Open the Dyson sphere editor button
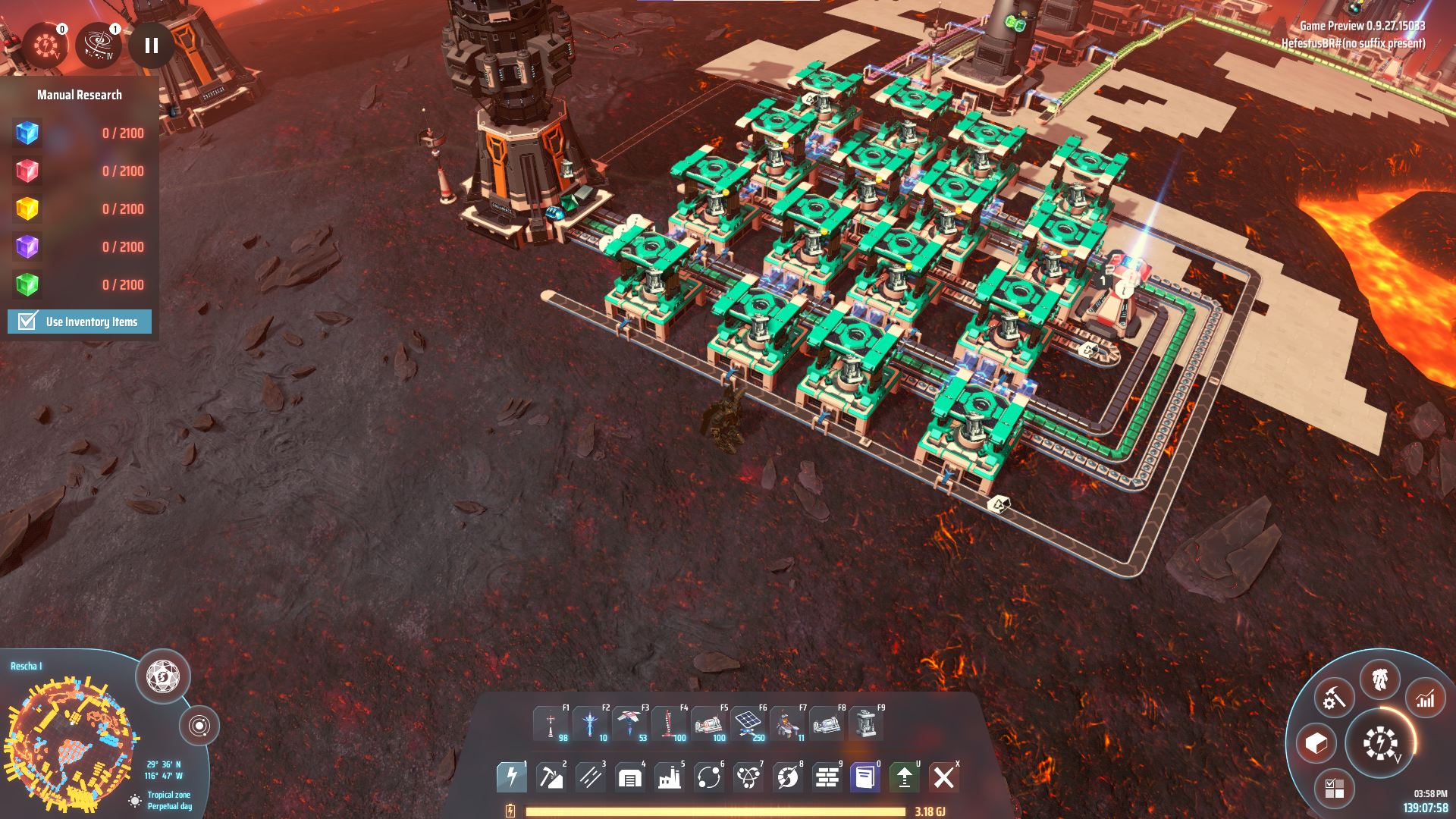This screenshot has height=819, width=1456. (163, 676)
